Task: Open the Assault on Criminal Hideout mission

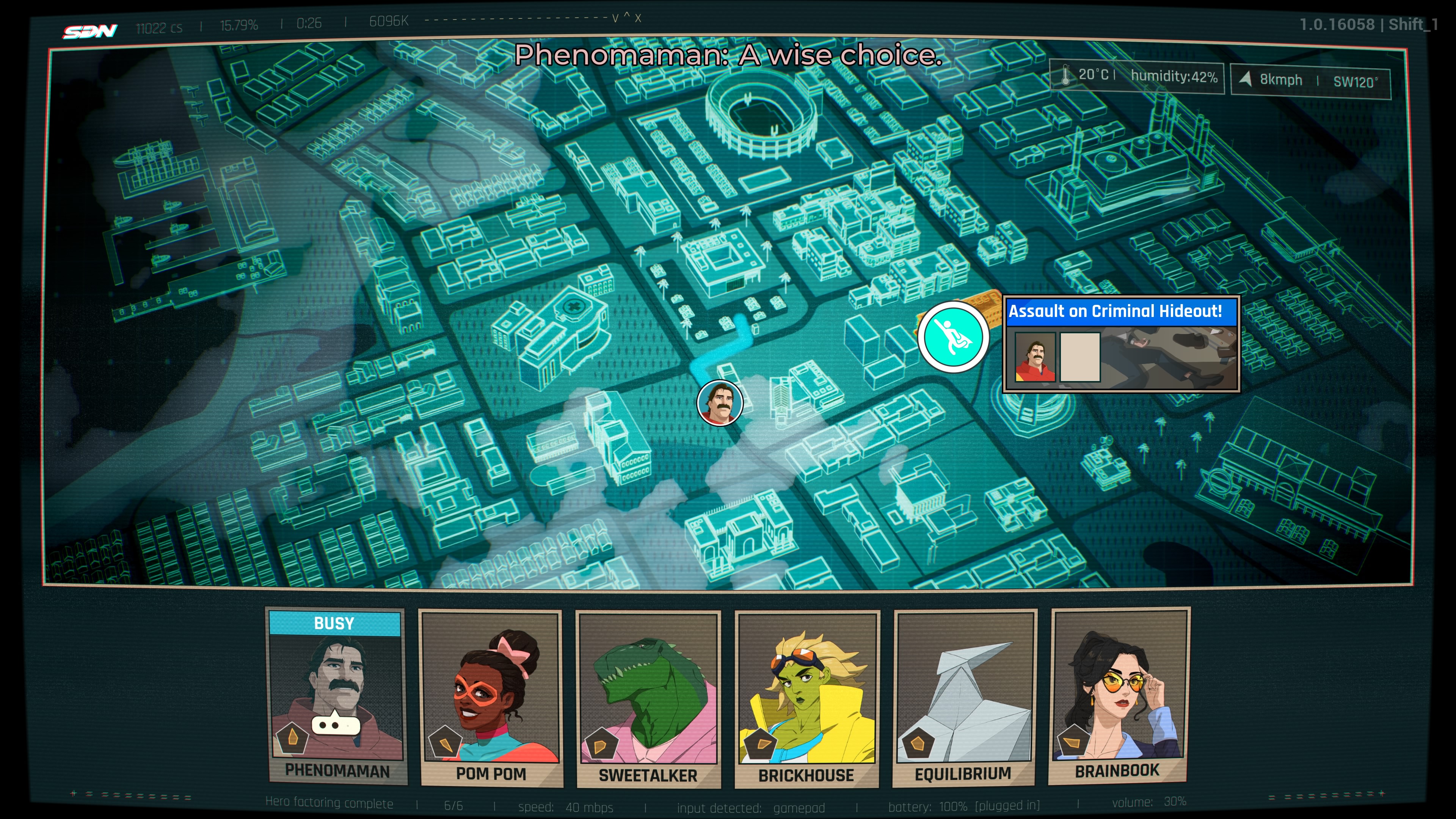Action: pos(1115,311)
